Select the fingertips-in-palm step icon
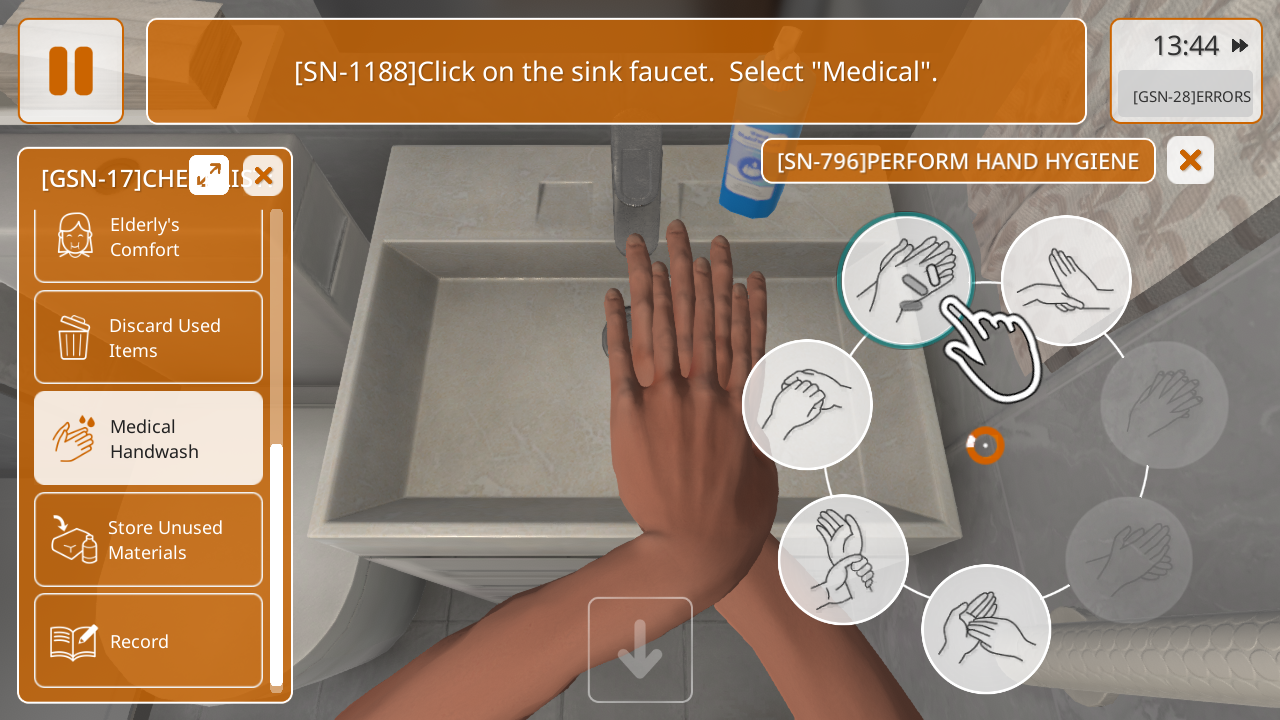The height and width of the screenshot is (720, 1280). coord(986,629)
